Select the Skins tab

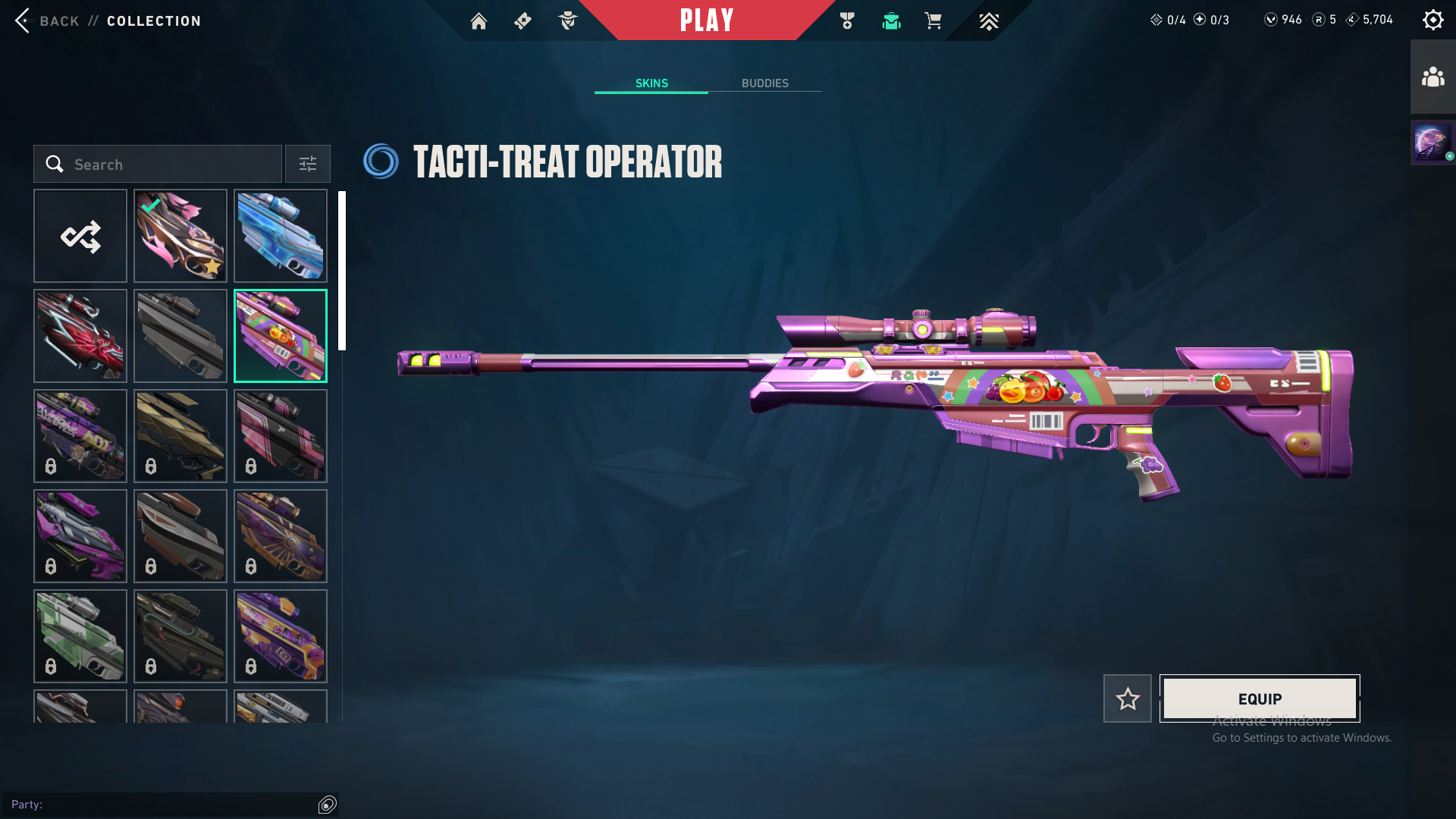coord(651,83)
